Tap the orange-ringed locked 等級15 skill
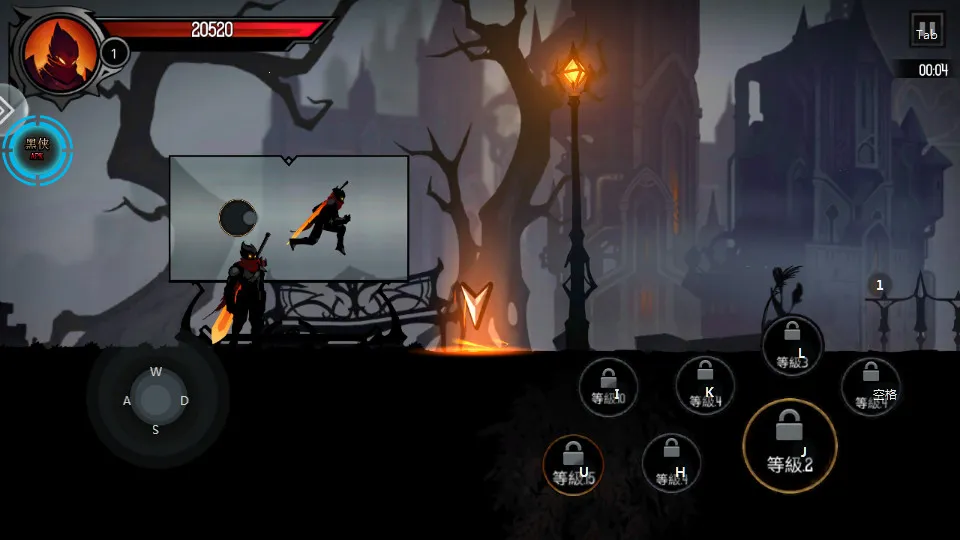Viewport: 960px width, 540px height. point(573,464)
